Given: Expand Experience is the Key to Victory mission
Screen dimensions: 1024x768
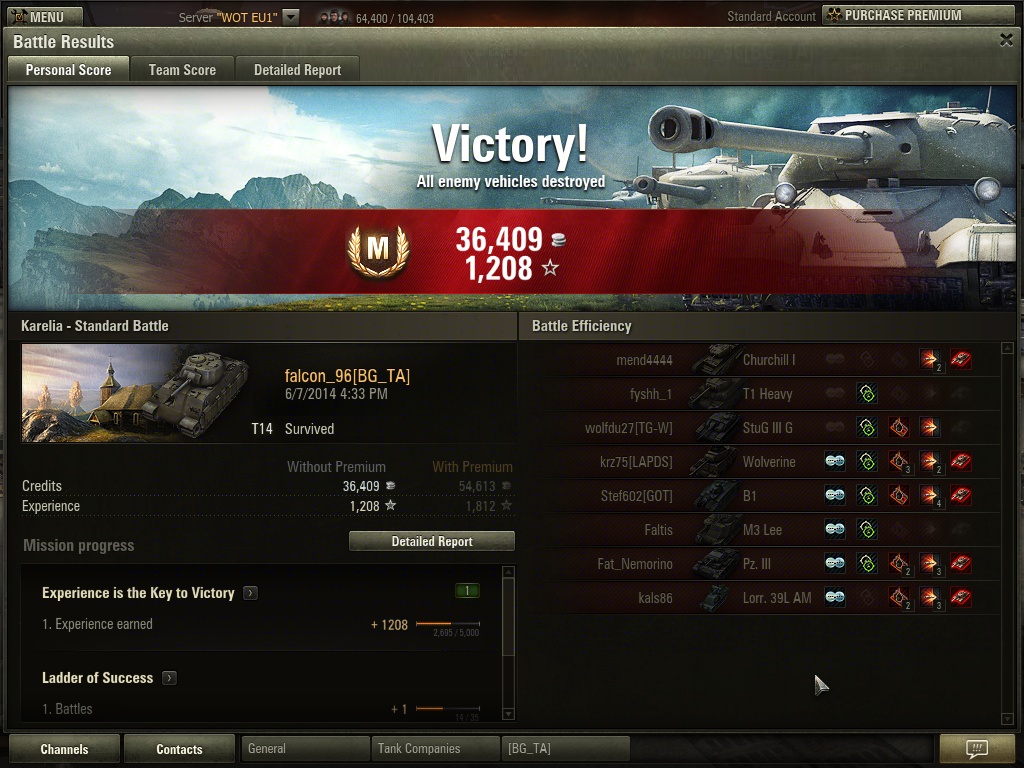Looking at the screenshot, I should click(251, 593).
